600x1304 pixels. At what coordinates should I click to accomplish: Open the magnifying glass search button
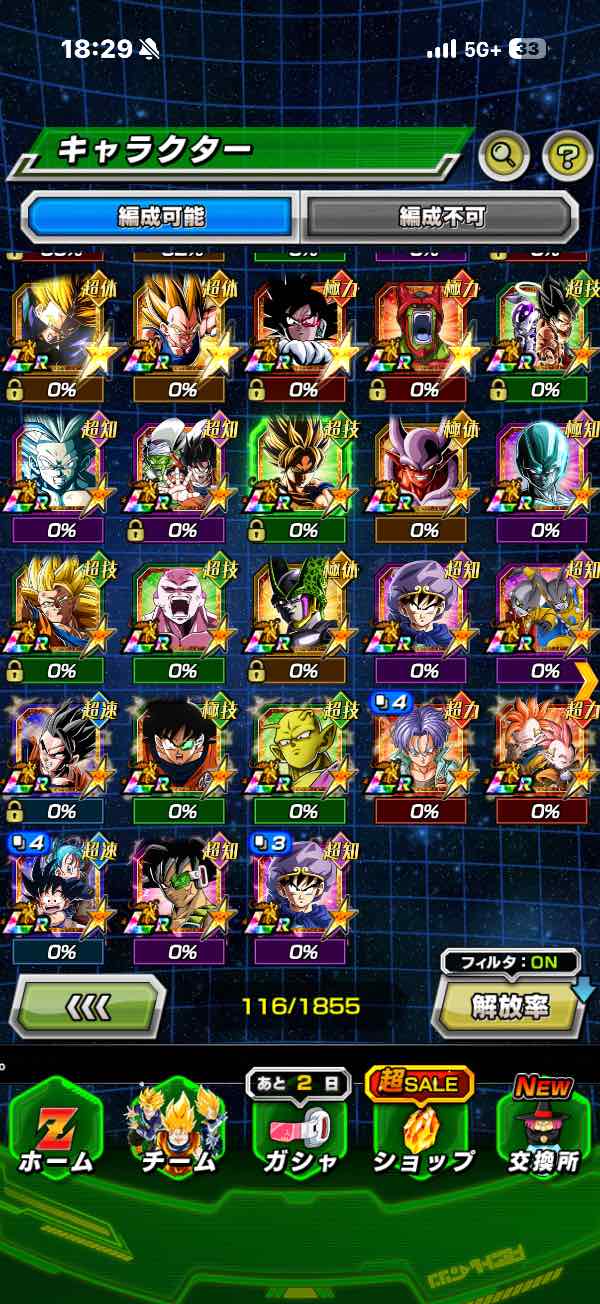coord(504,154)
